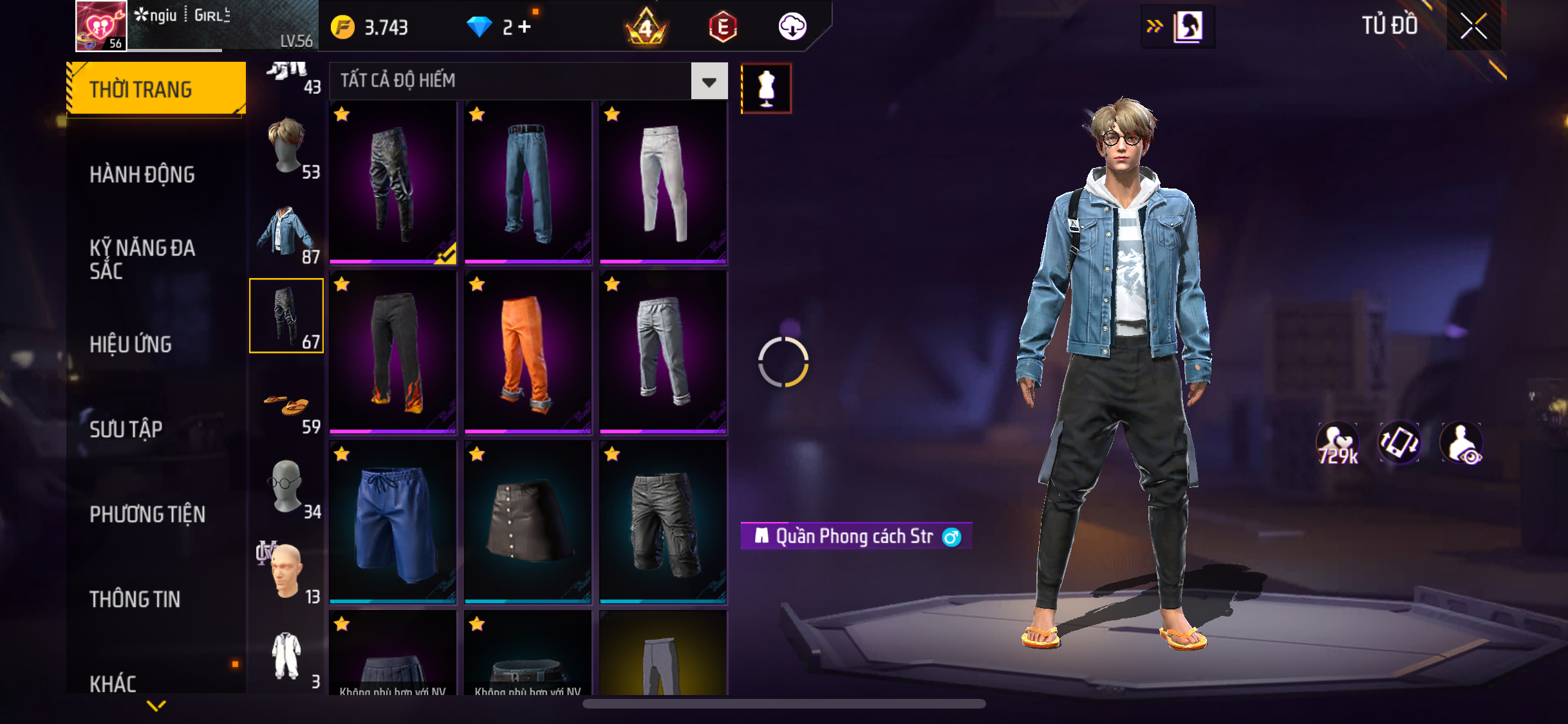Open the sandals footwear category

click(287, 407)
